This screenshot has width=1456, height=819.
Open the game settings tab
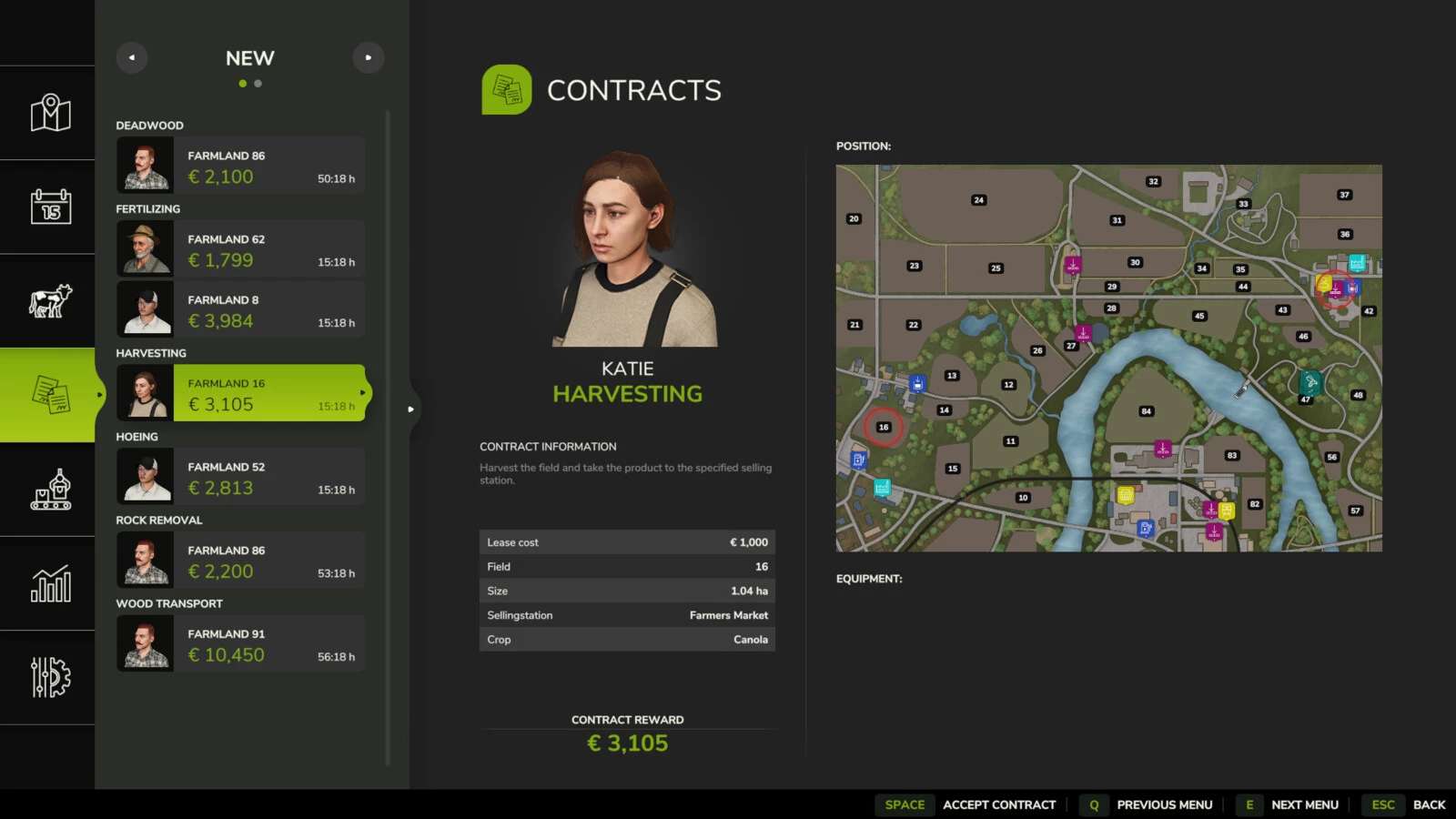[x=50, y=678]
